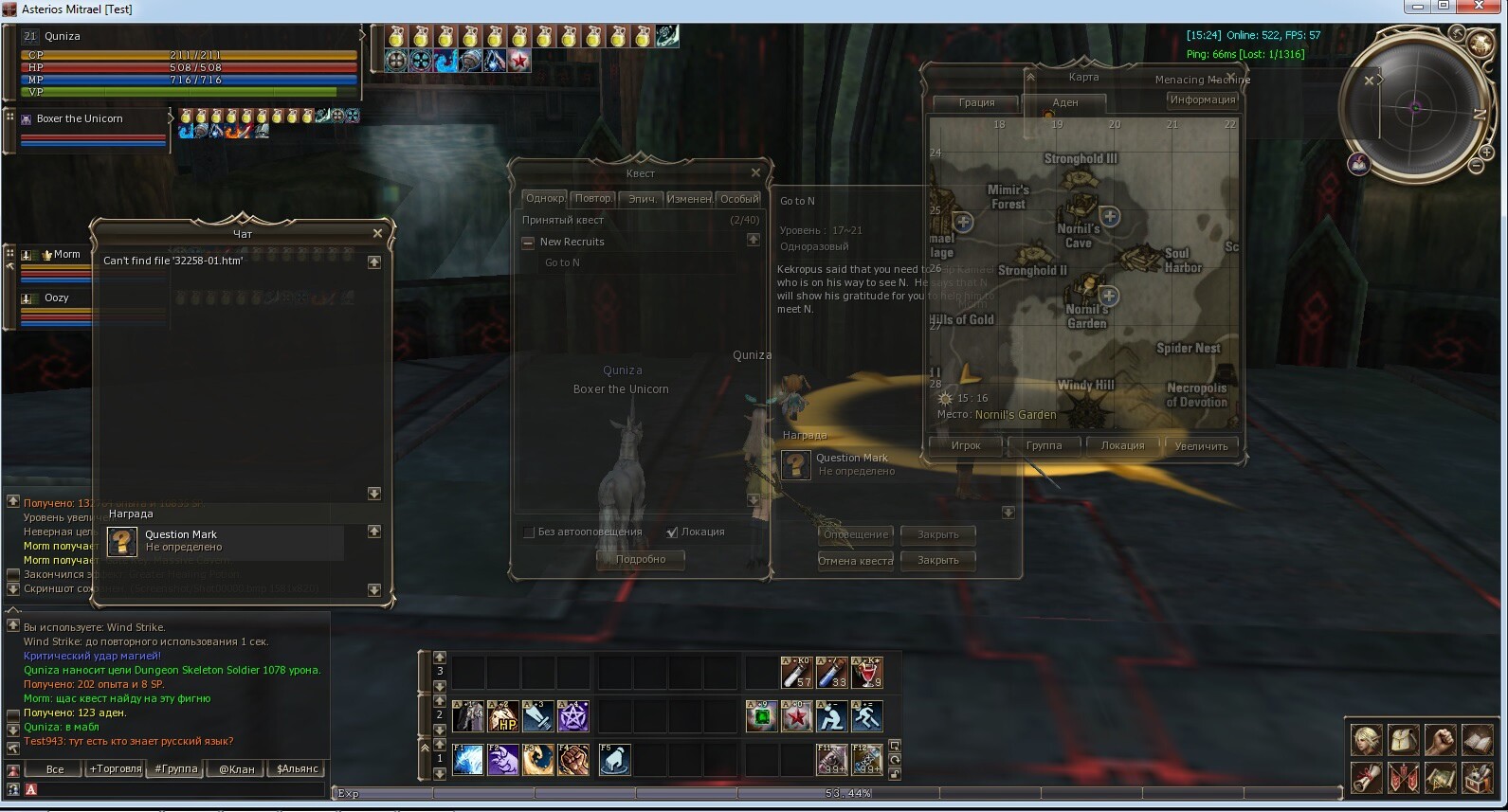Activate the F4 fist skill
Viewport: 1508px width, 812px height.
pyautogui.click(x=572, y=760)
